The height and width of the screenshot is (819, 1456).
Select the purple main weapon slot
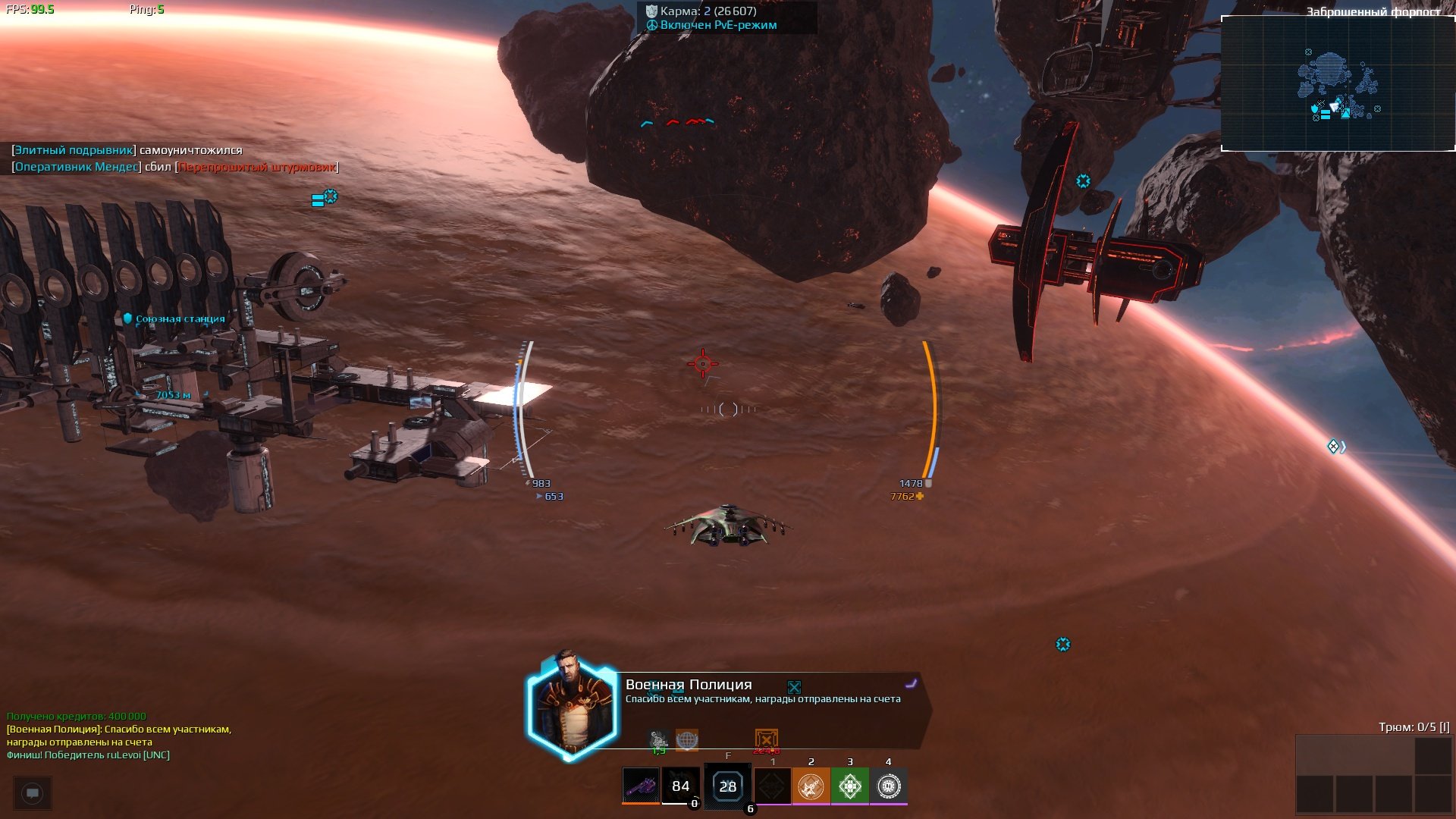(x=641, y=786)
